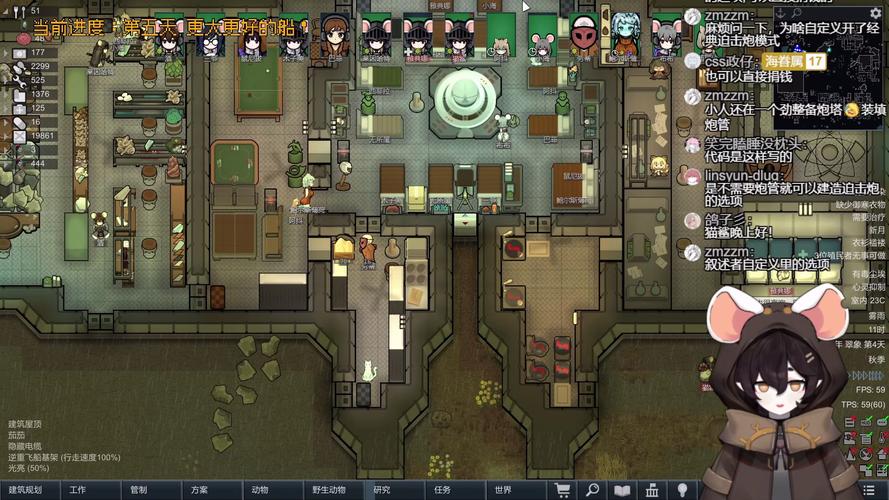Show the 动物 animals tab
The width and height of the screenshot is (889, 500).
point(260,490)
